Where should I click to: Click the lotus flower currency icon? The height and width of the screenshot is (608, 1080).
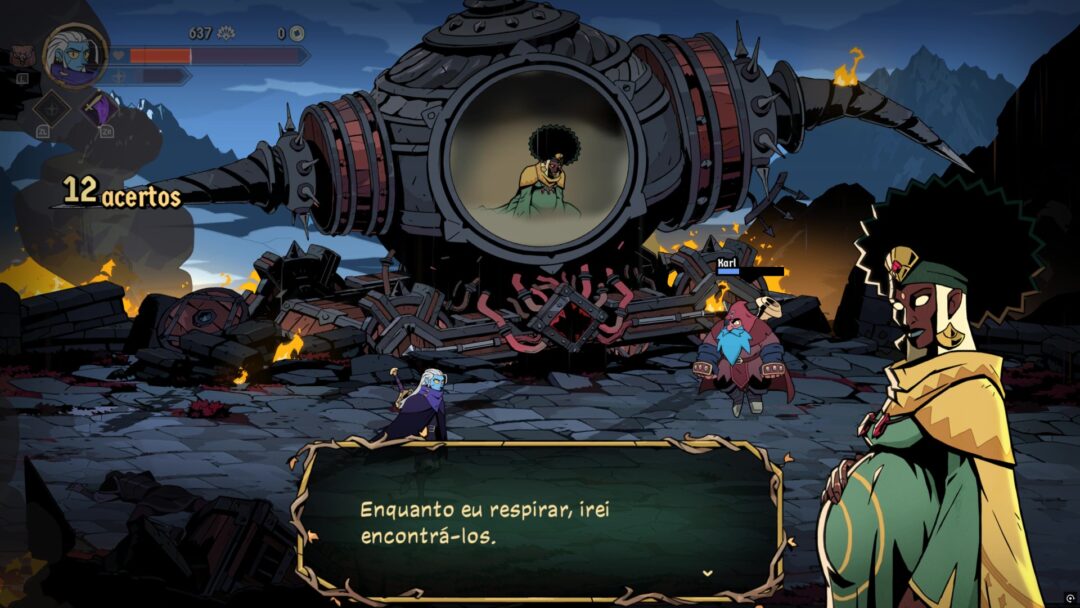click(225, 33)
